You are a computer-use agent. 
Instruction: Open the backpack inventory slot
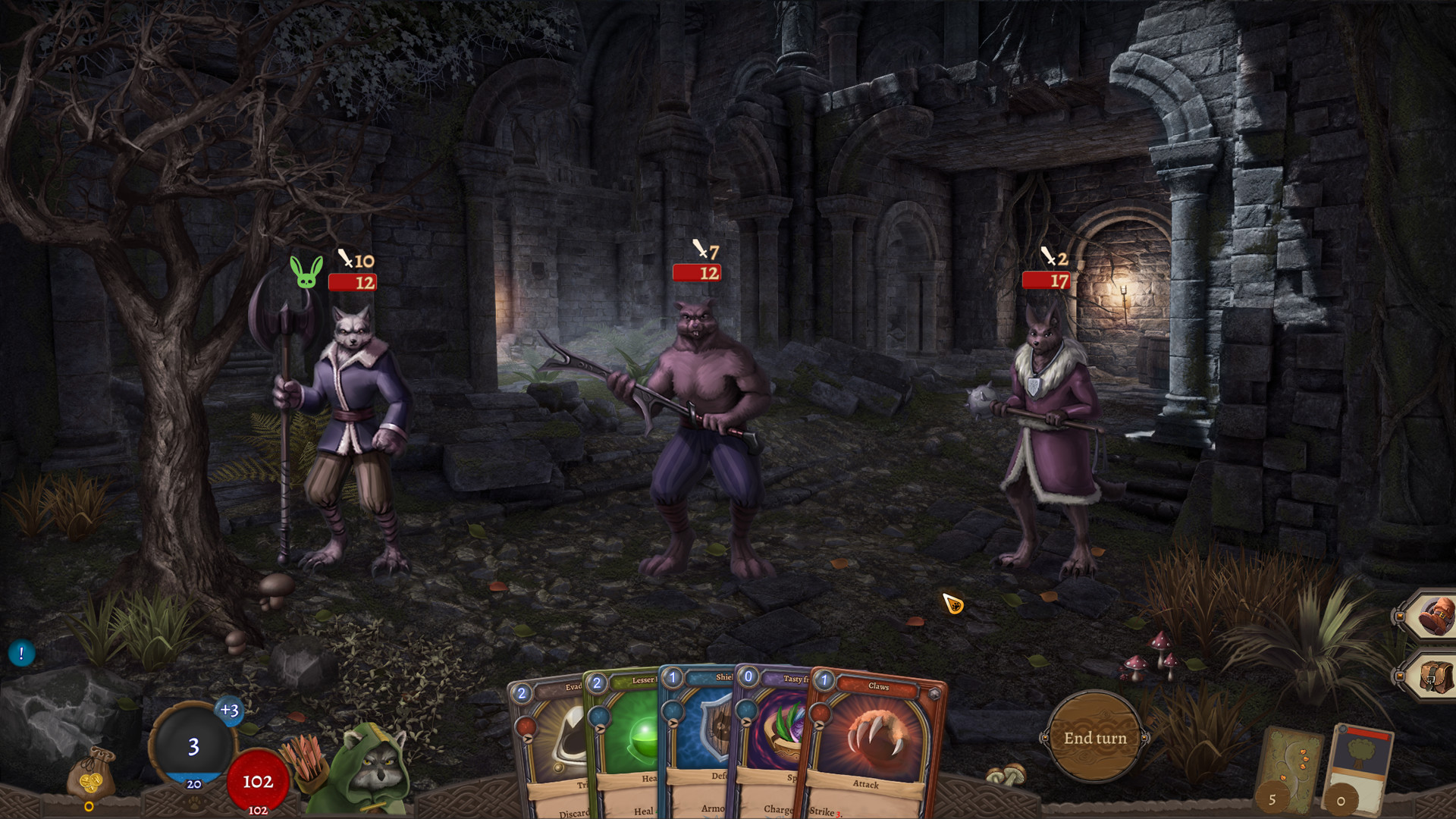click(1433, 675)
